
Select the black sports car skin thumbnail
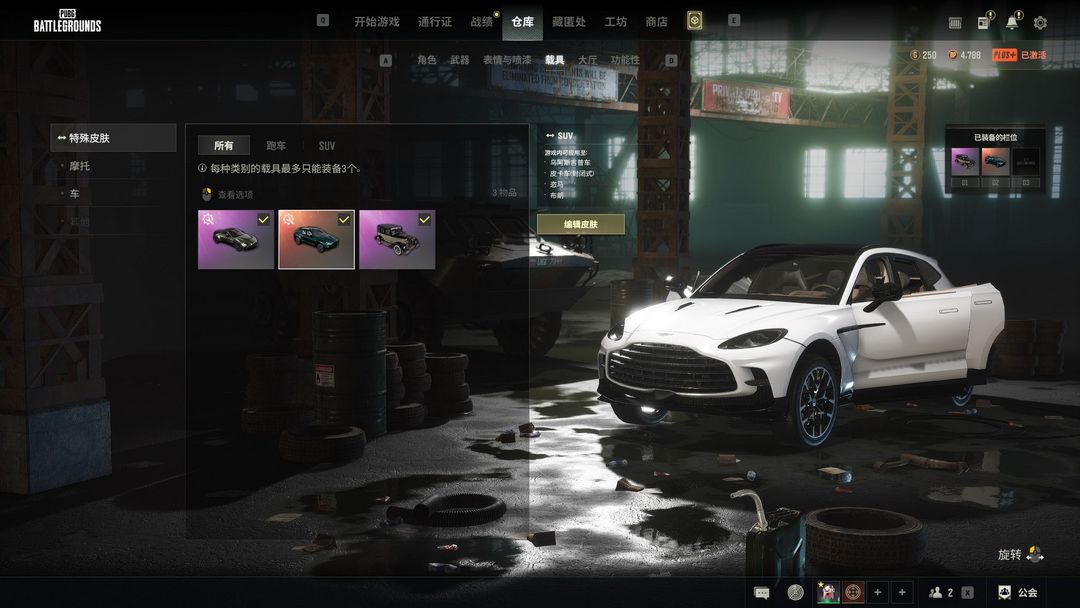tap(236, 240)
